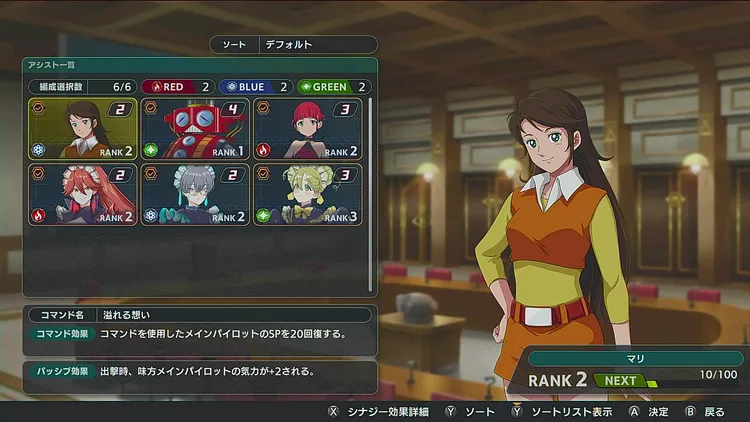The height and width of the screenshot is (422, 750).
Task: Select the Mari assist card with brown hair
Action: point(83,130)
